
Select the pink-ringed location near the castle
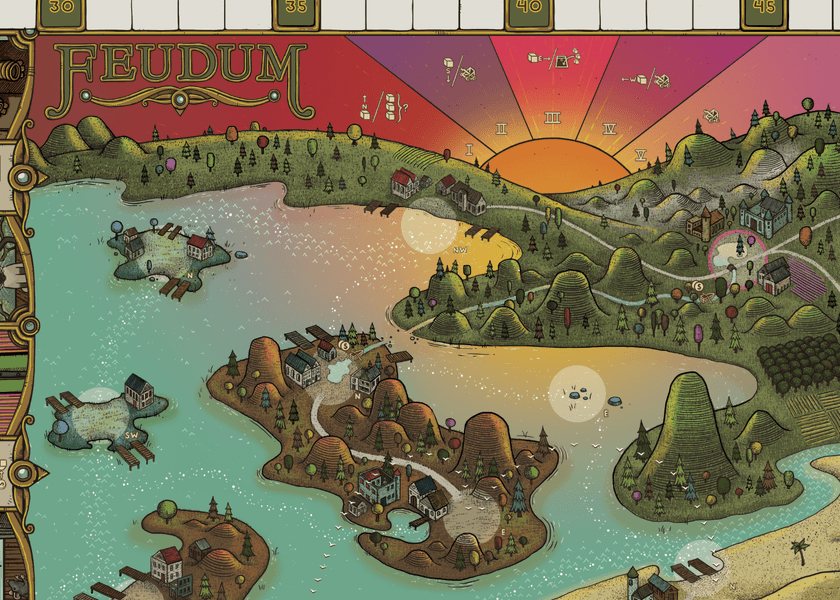coord(736,256)
